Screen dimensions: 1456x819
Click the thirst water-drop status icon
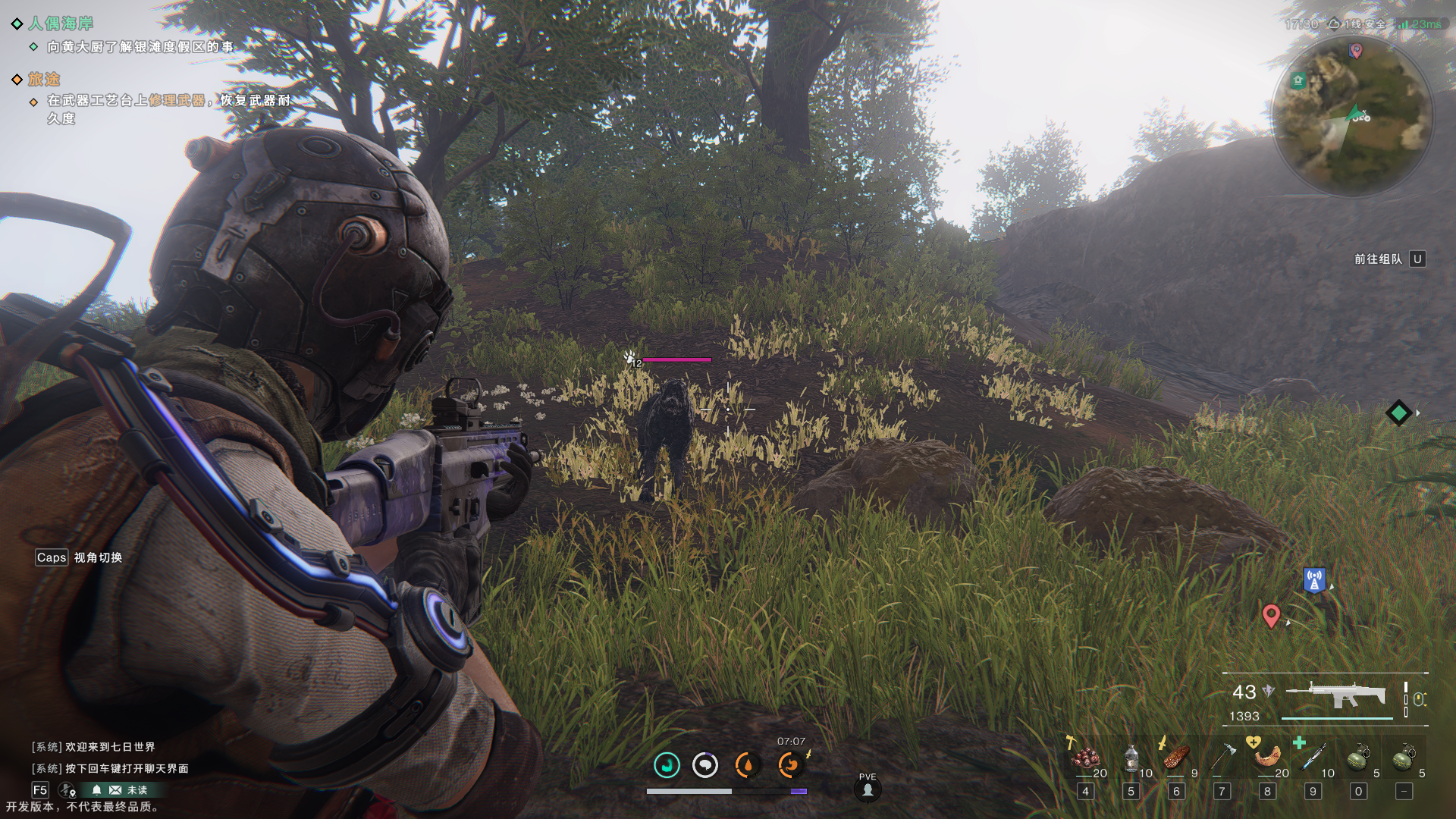point(747,765)
